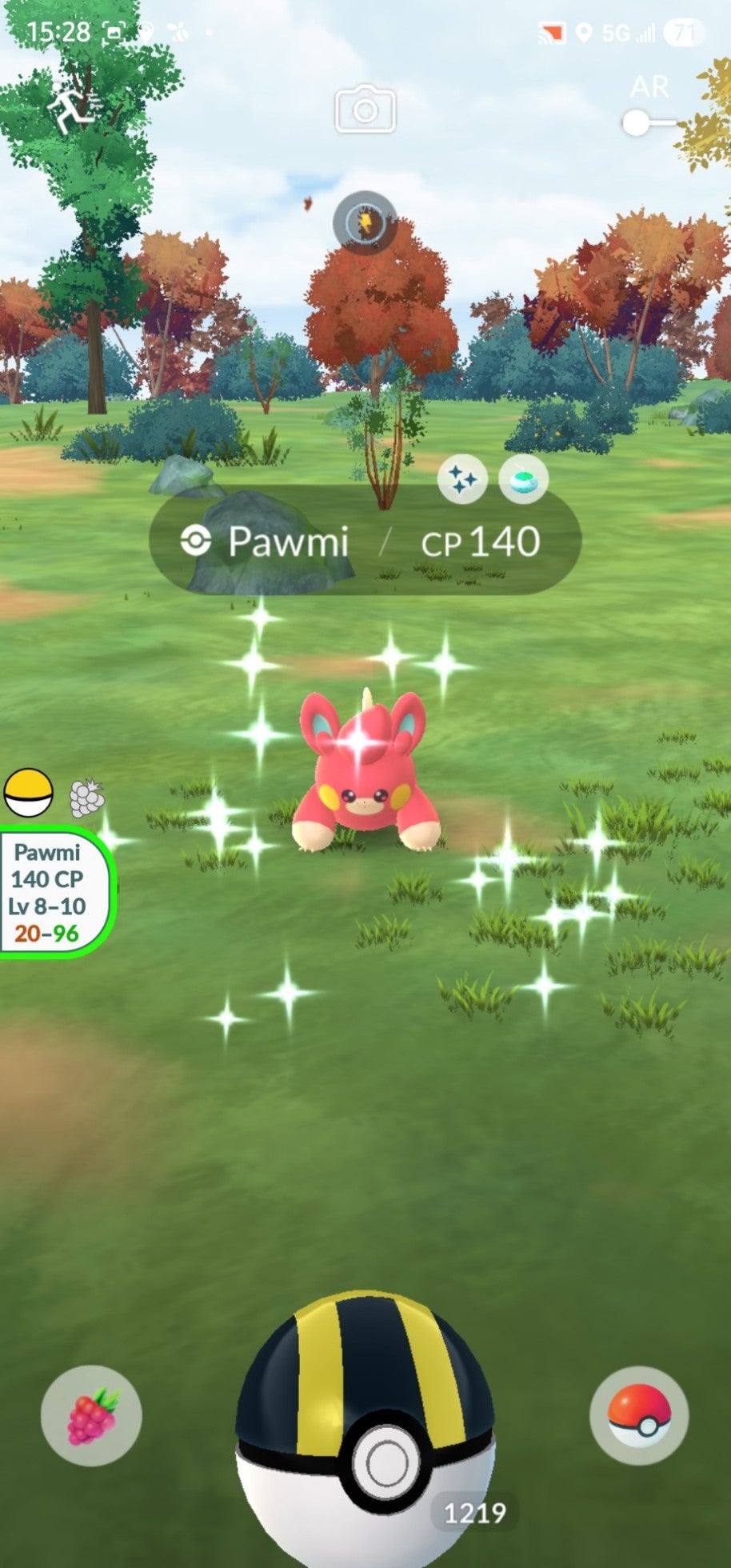This screenshot has width=731, height=1568.
Task: Tap the incense indicator icon
Action: tap(523, 479)
